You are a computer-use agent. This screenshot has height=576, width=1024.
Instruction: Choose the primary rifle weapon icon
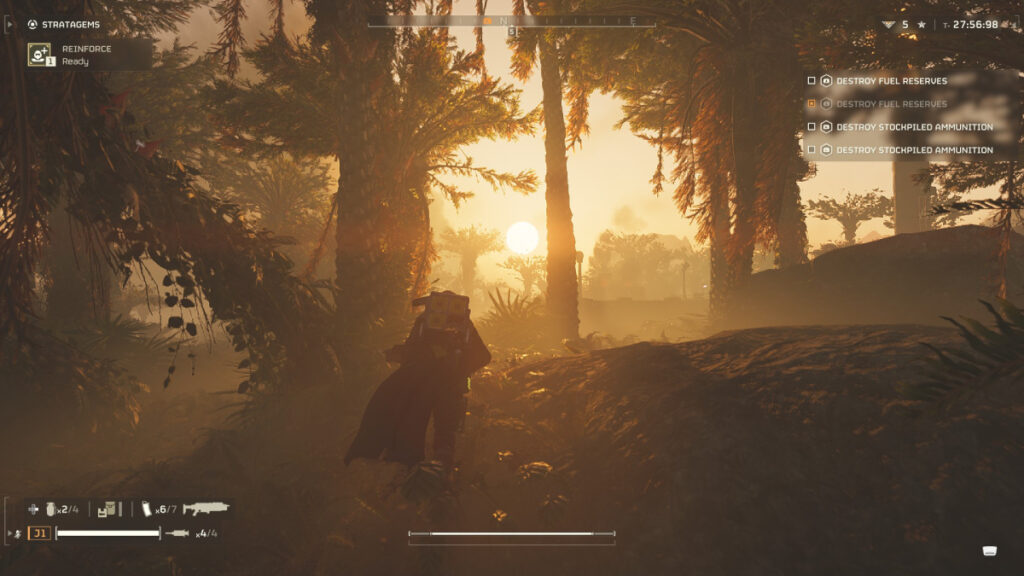(x=206, y=509)
